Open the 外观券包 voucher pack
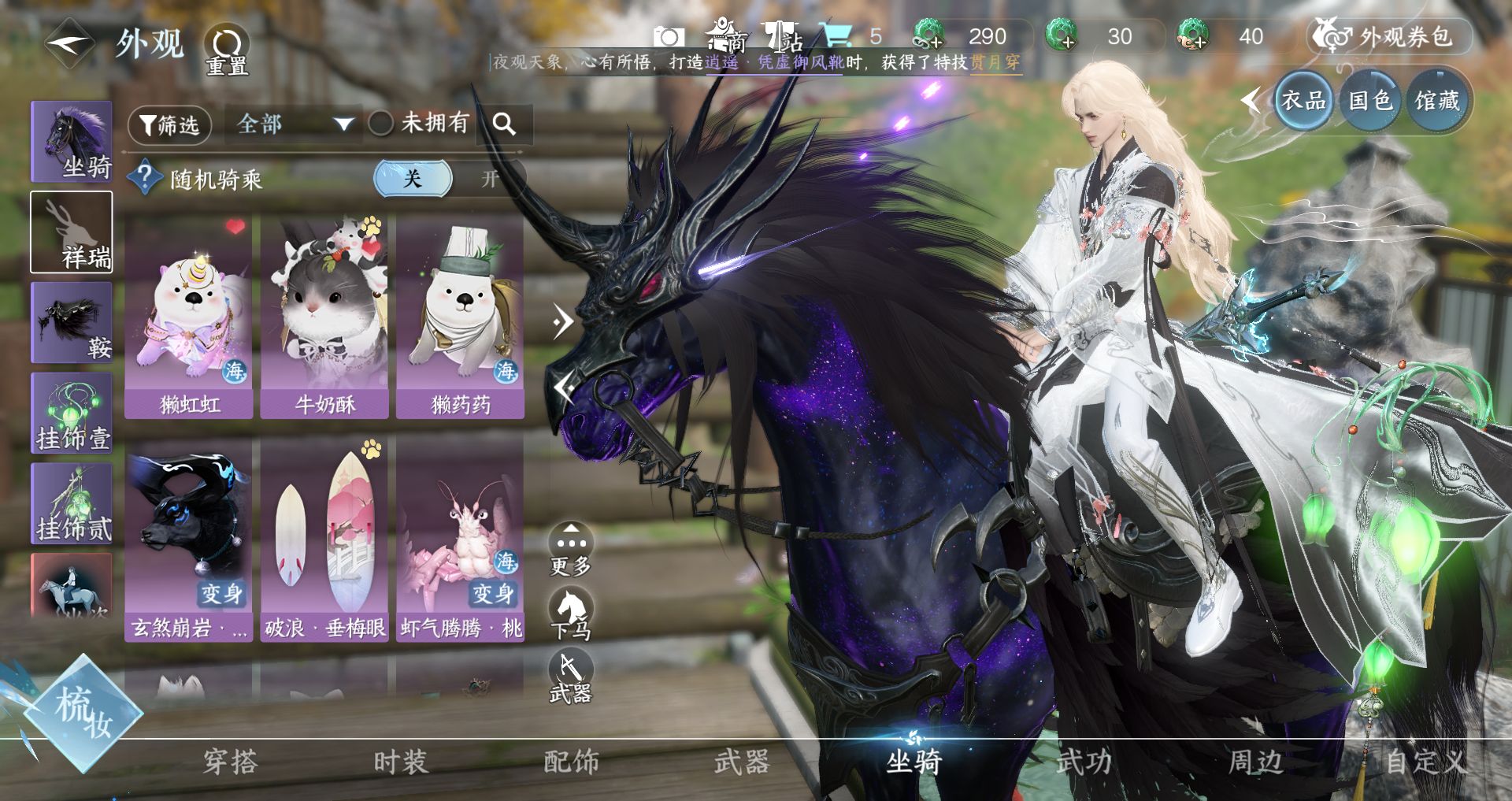 pos(1391,37)
